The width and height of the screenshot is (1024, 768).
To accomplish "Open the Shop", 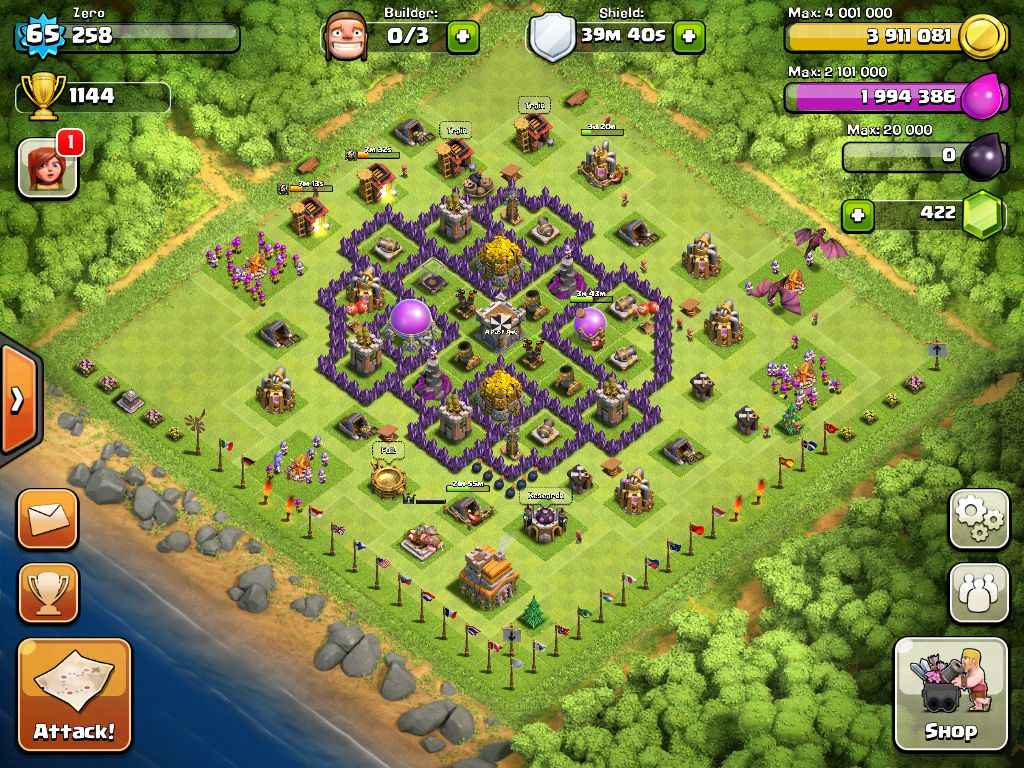I will tap(950, 693).
